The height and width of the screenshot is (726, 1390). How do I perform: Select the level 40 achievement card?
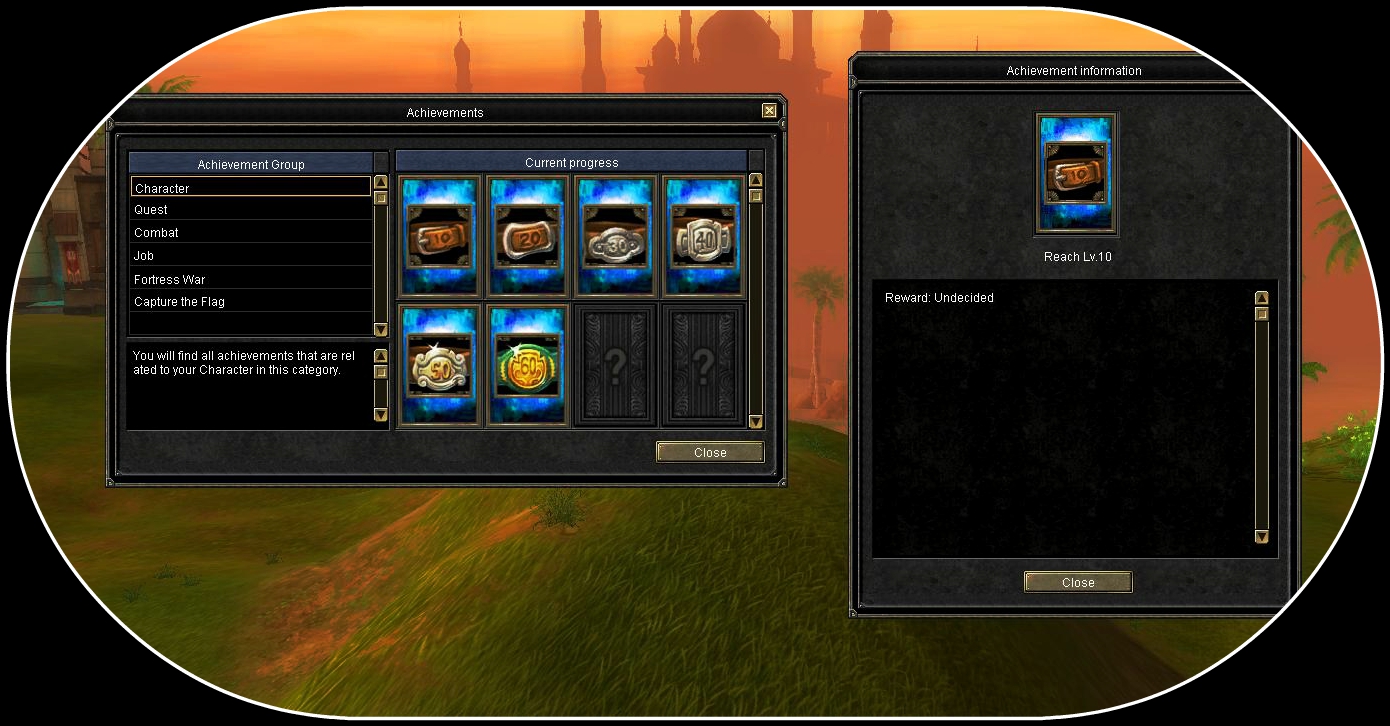tap(702, 237)
